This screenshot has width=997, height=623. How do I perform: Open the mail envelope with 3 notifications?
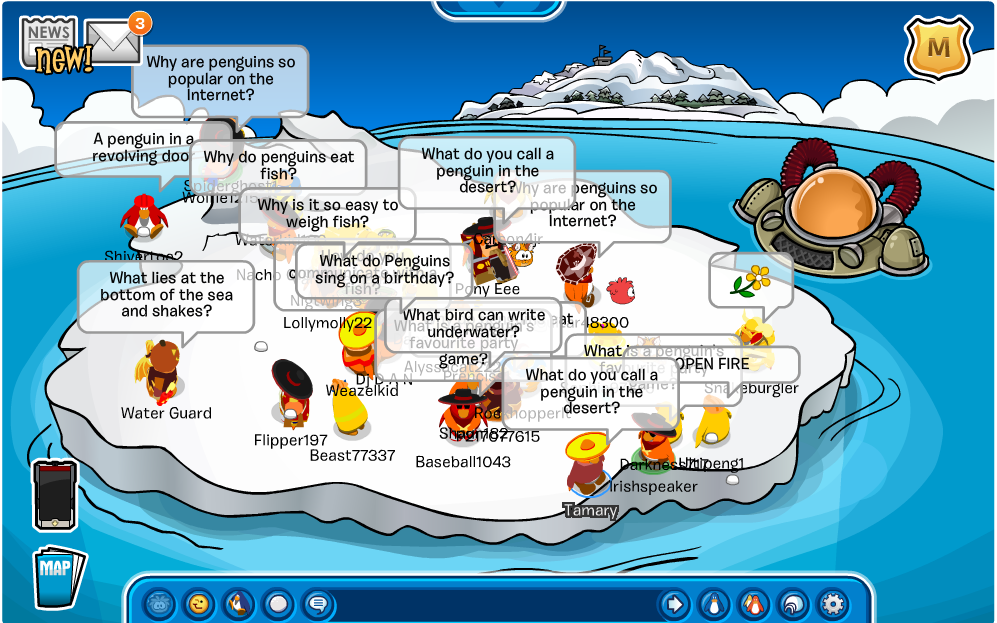point(113,40)
